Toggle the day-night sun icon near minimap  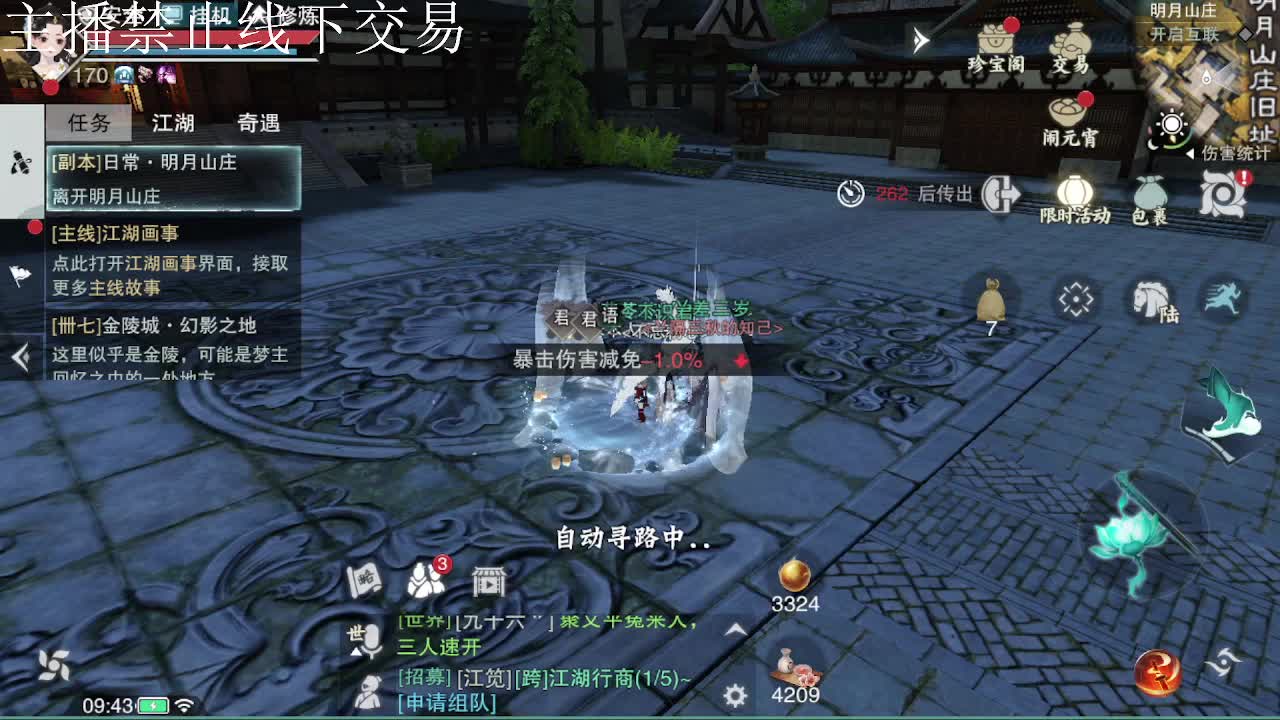coord(1170,122)
